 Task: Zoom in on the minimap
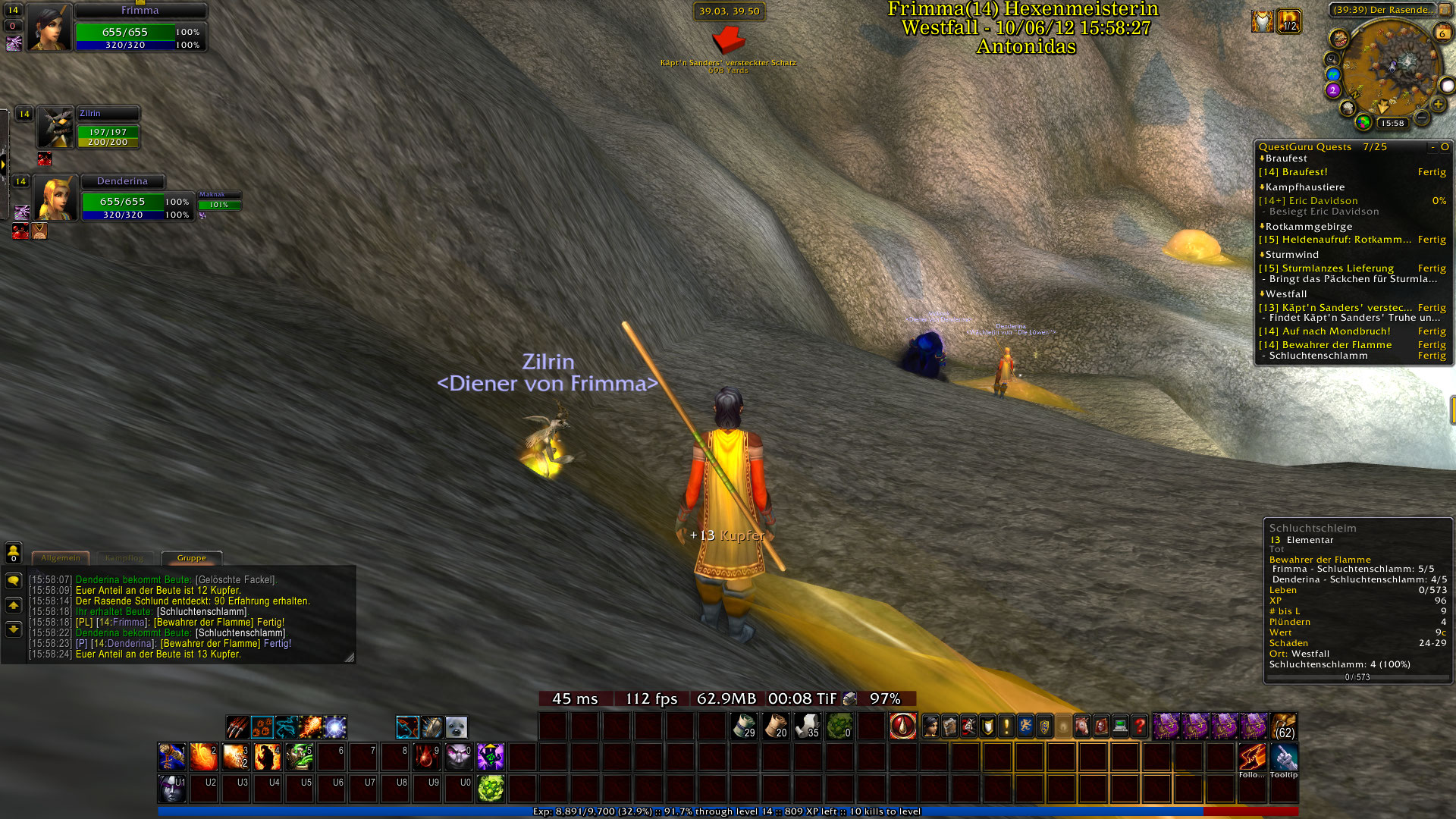1438,105
